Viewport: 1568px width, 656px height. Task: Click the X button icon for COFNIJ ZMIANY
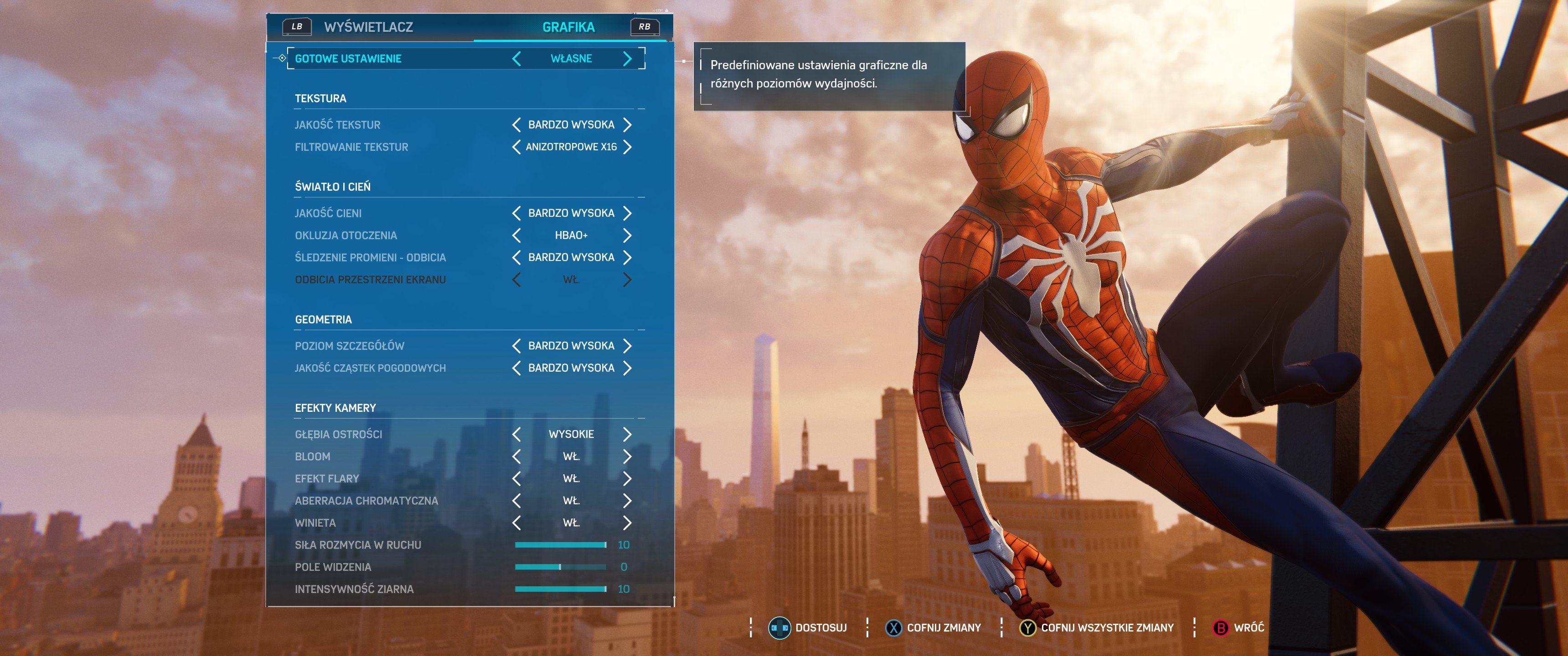(892, 628)
